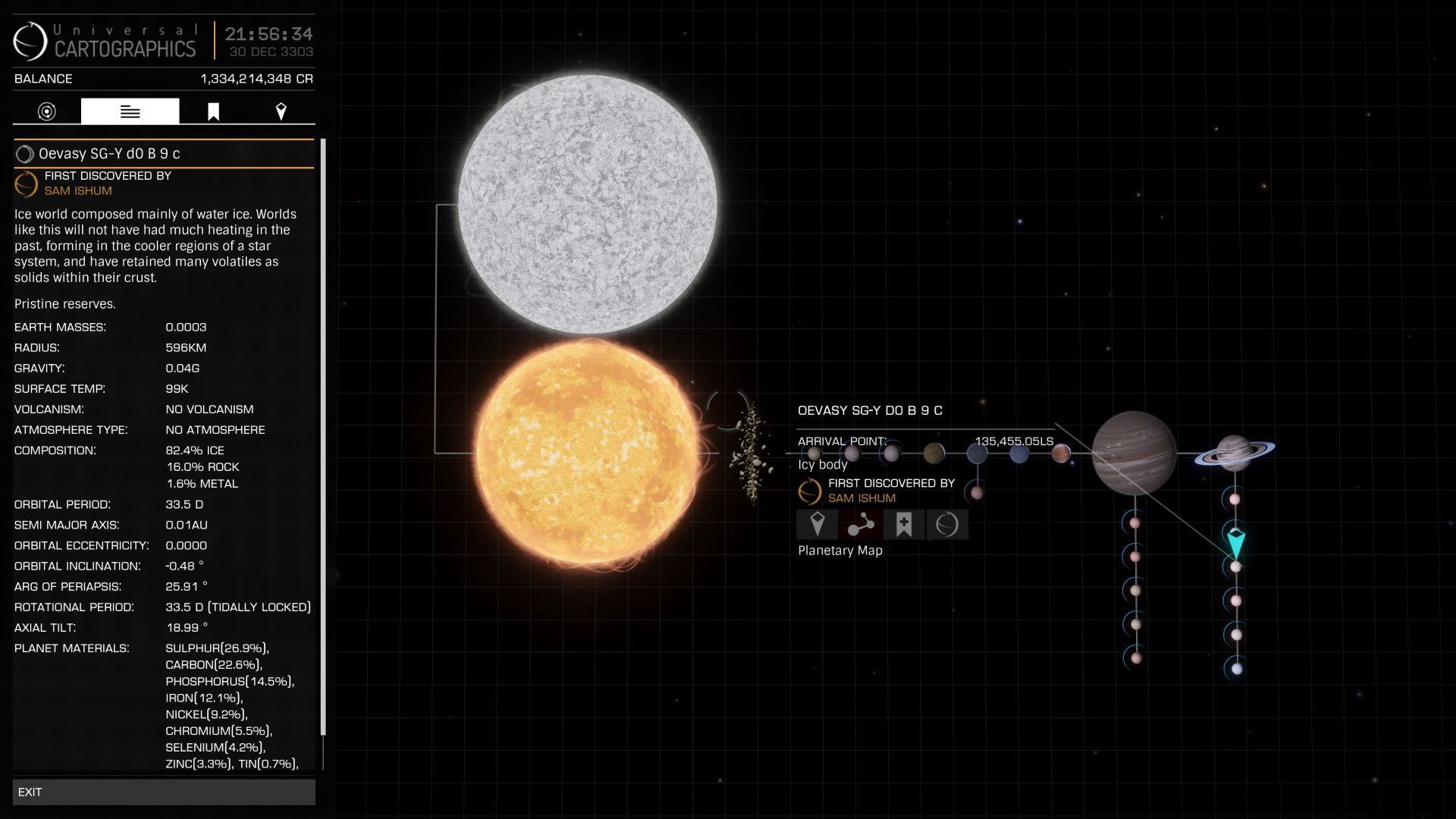Click the connected-nodes route button in popup
The width and height of the screenshot is (1456, 819).
860,524
